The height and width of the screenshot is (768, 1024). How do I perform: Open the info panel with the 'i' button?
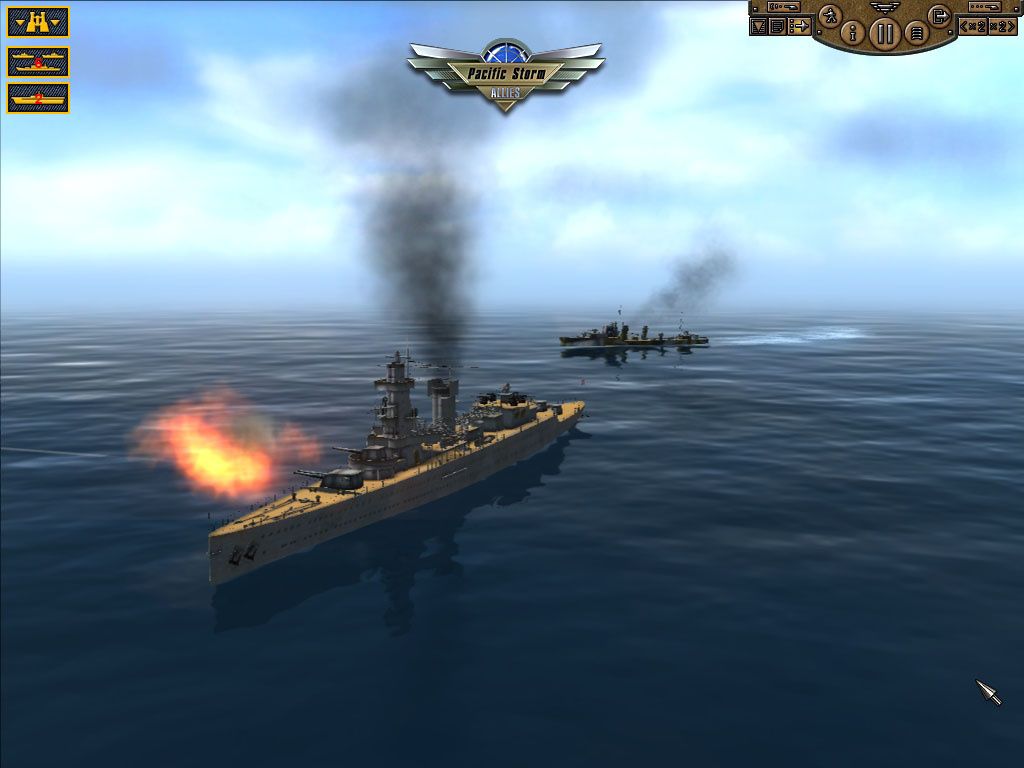853,33
